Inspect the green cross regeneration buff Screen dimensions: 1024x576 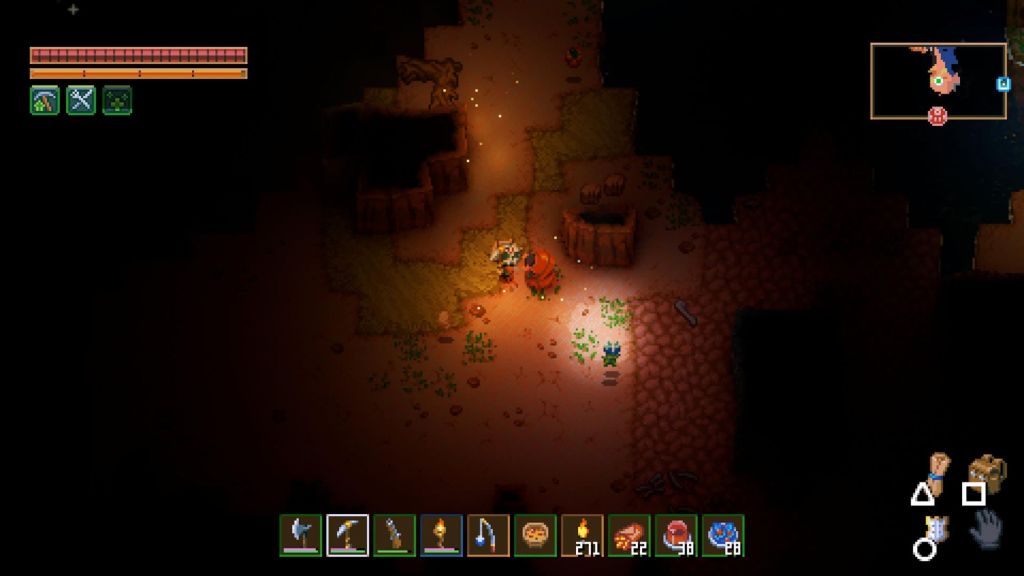click(117, 100)
